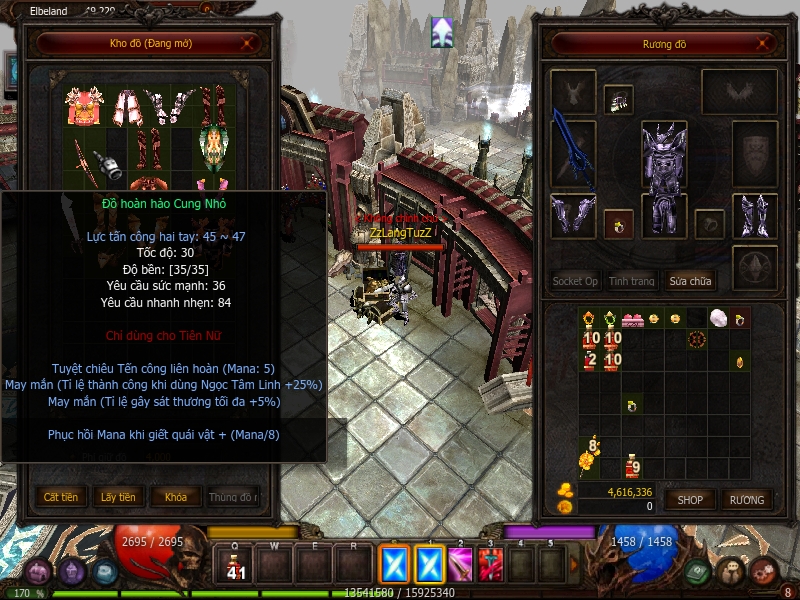Select the equipped purple armor slot

(664, 165)
